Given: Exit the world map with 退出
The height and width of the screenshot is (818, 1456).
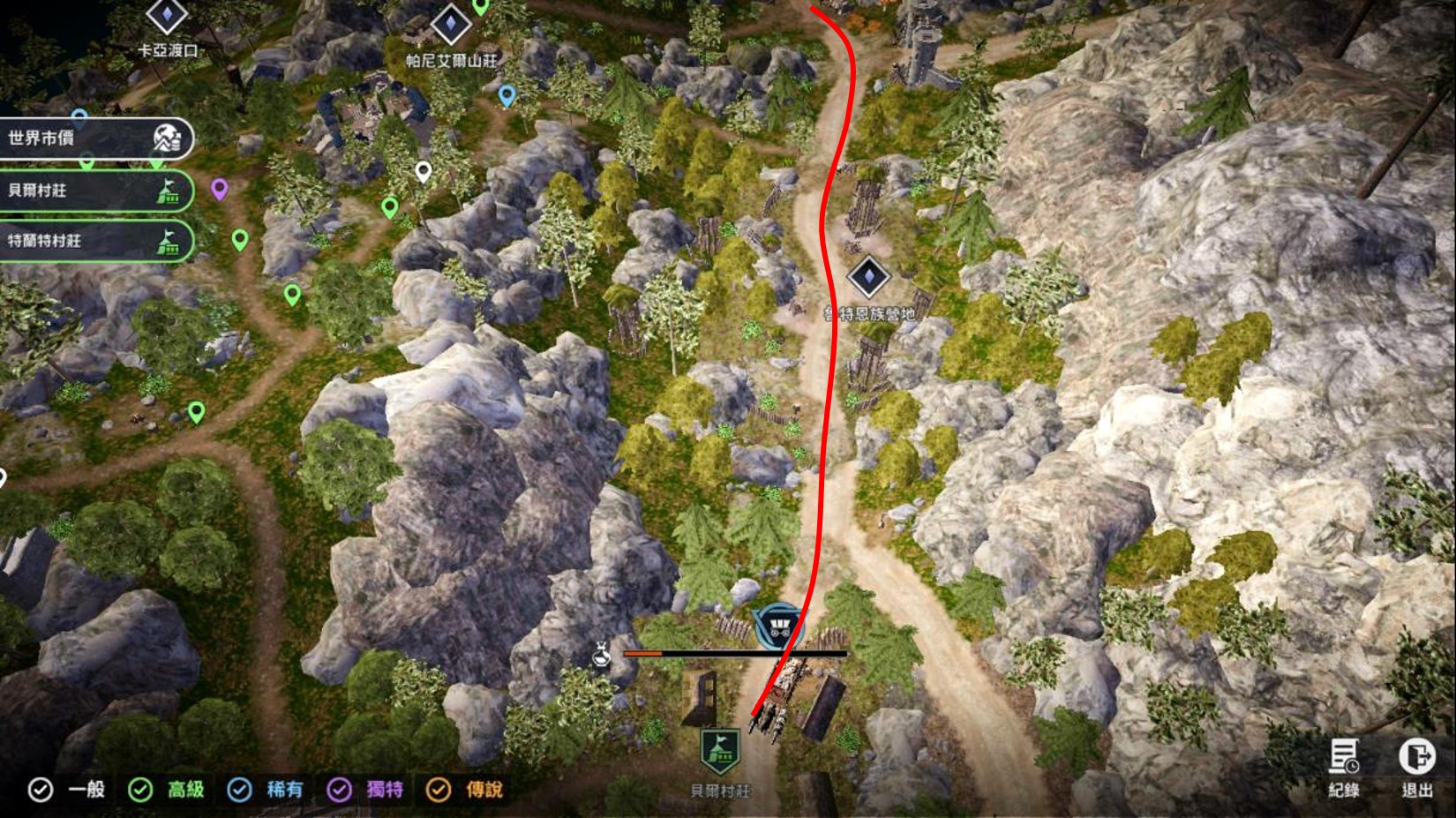Looking at the screenshot, I should [x=1416, y=764].
